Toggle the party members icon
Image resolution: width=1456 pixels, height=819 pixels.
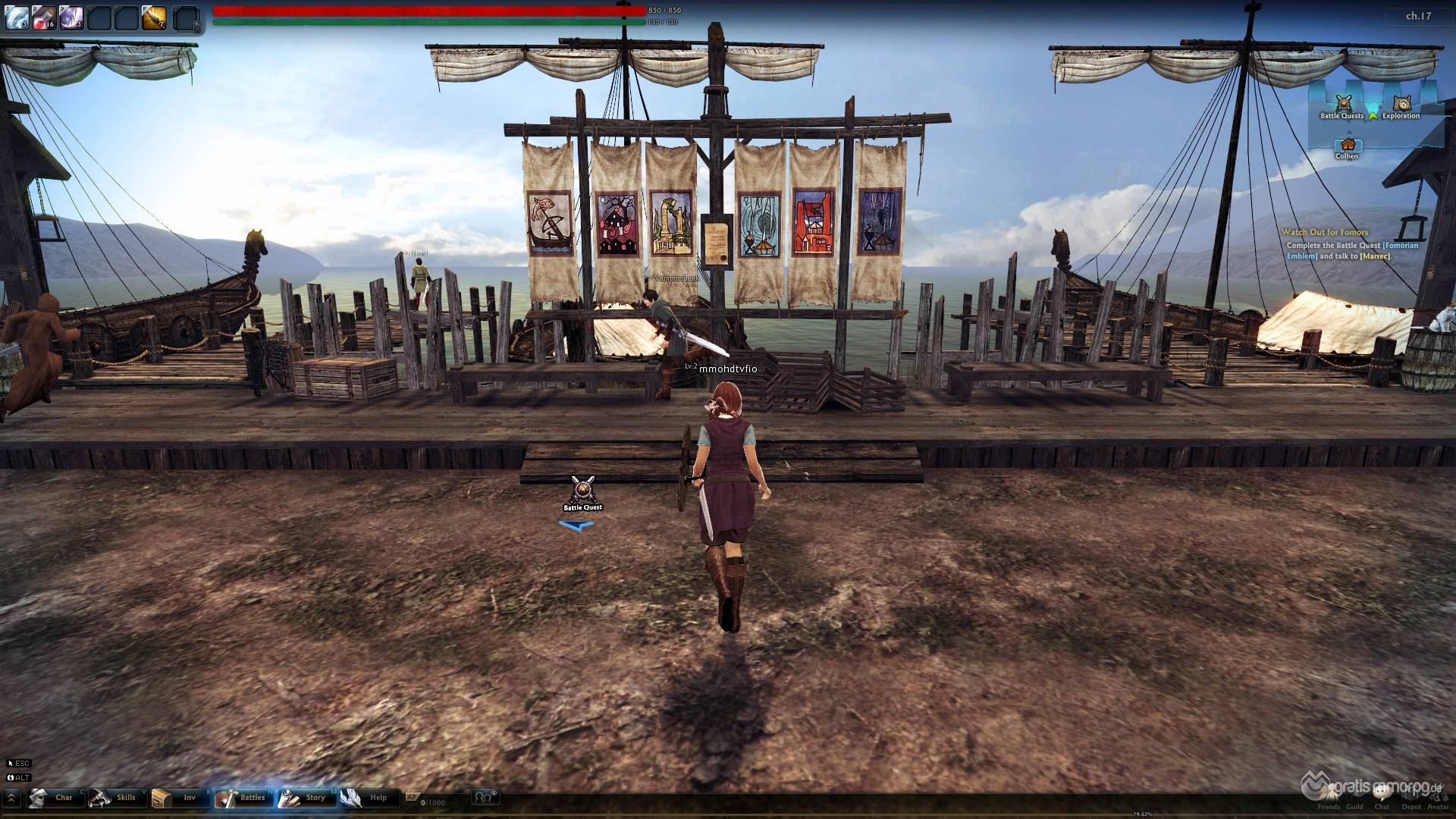pyautogui.click(x=485, y=797)
